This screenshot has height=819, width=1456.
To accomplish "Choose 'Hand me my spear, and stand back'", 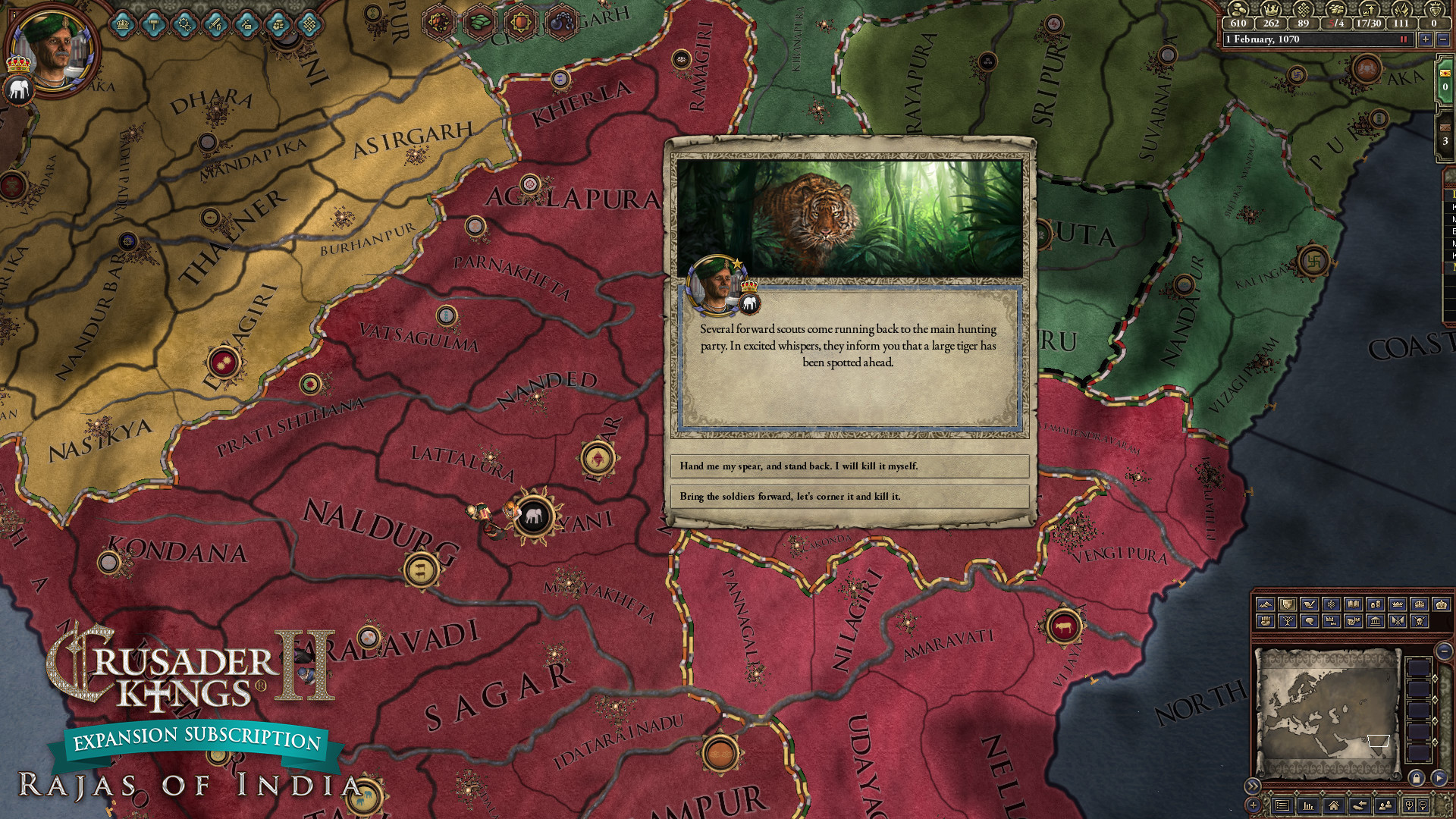I will click(x=848, y=467).
